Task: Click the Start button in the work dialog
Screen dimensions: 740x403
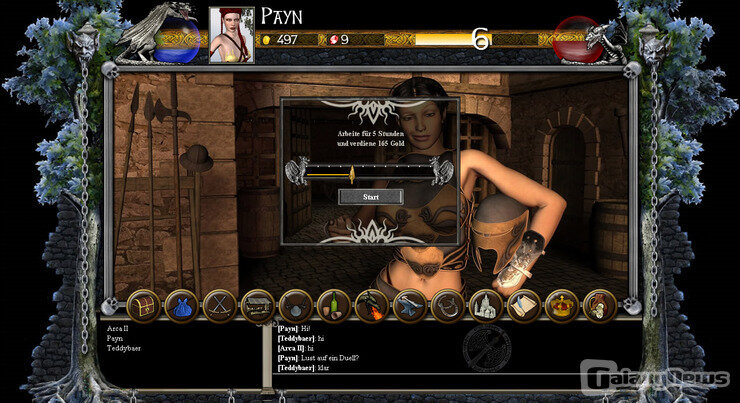Action: [x=371, y=197]
